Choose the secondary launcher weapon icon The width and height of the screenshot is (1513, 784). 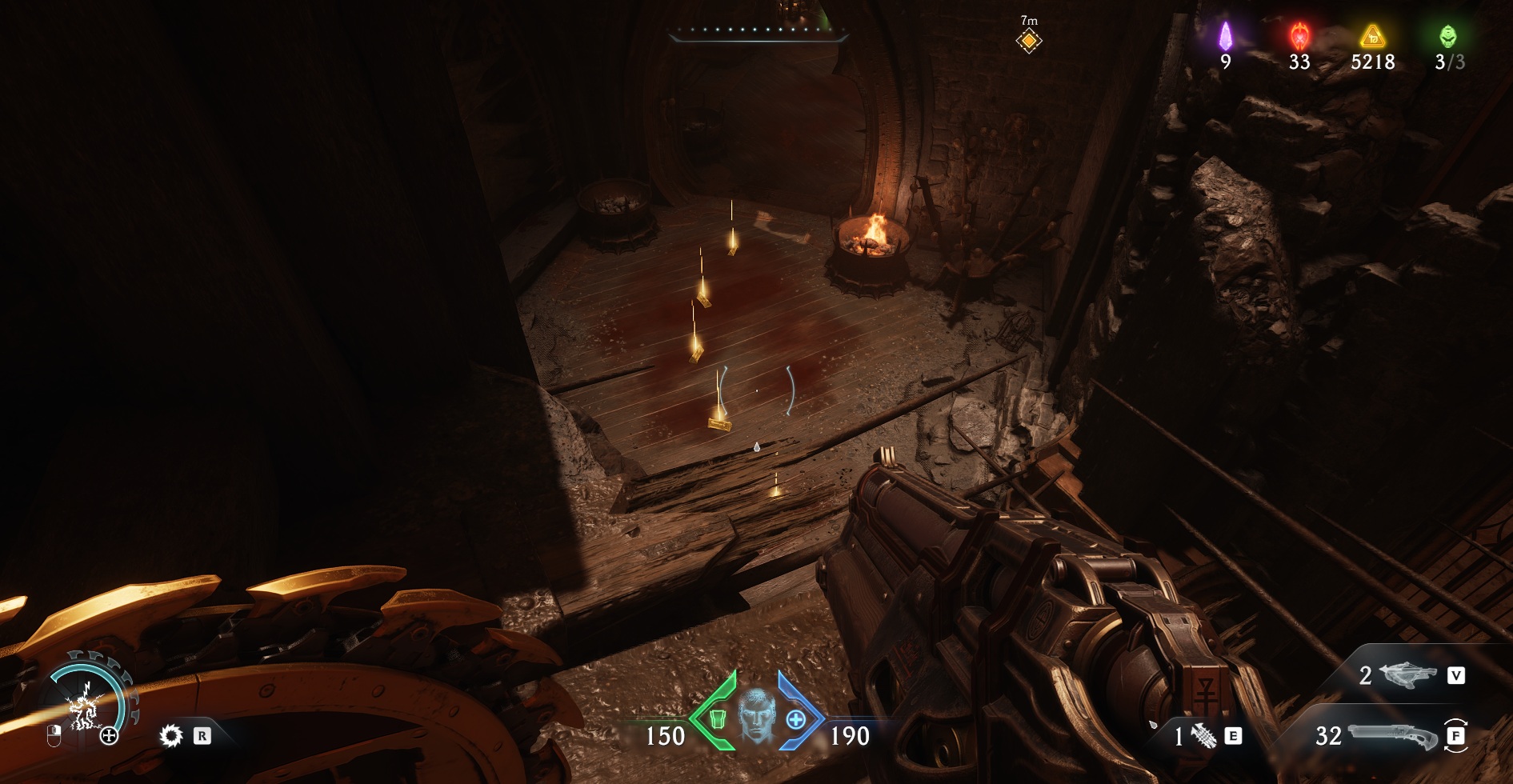1408,675
